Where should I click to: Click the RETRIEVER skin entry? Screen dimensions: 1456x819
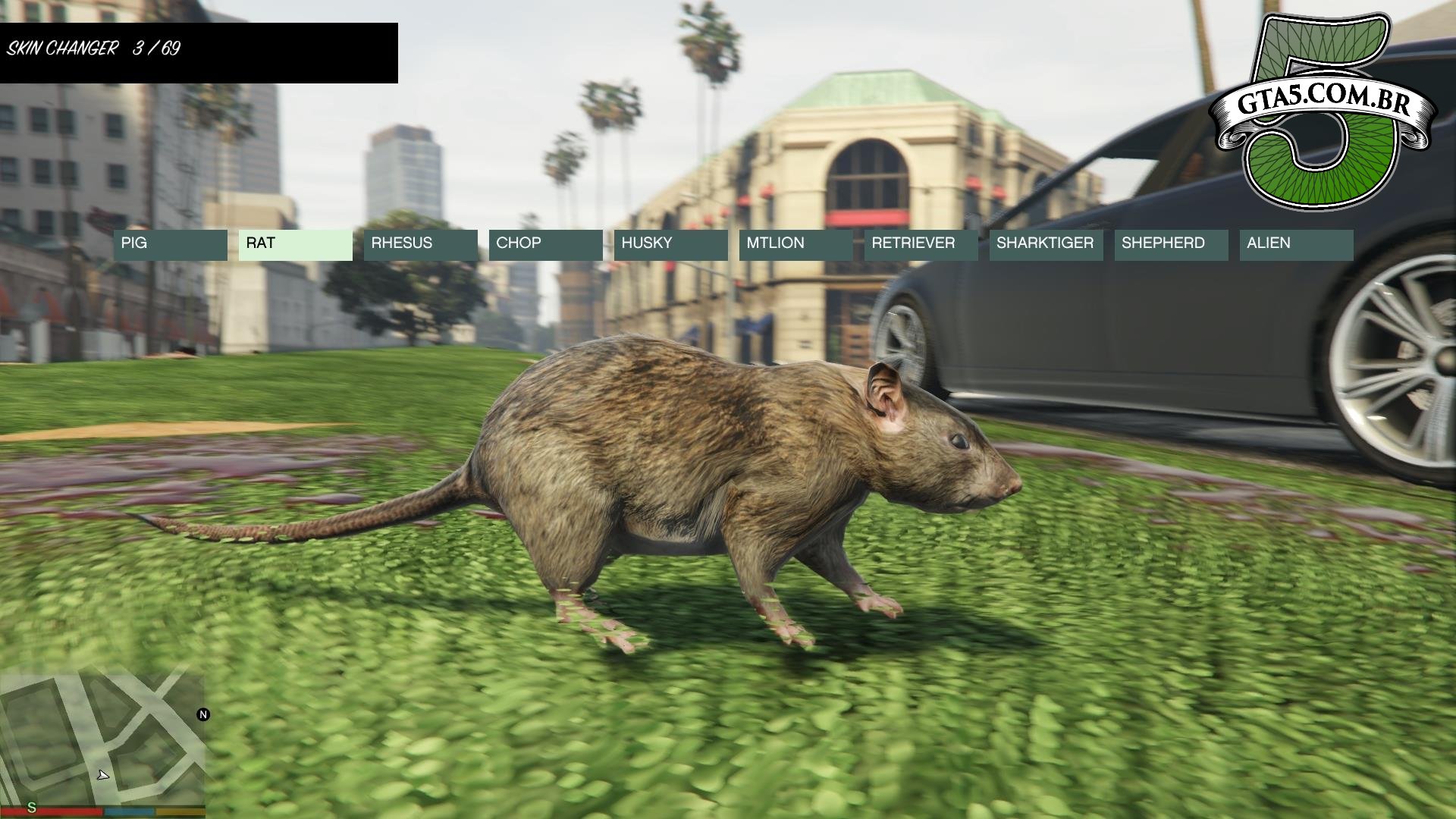point(921,245)
